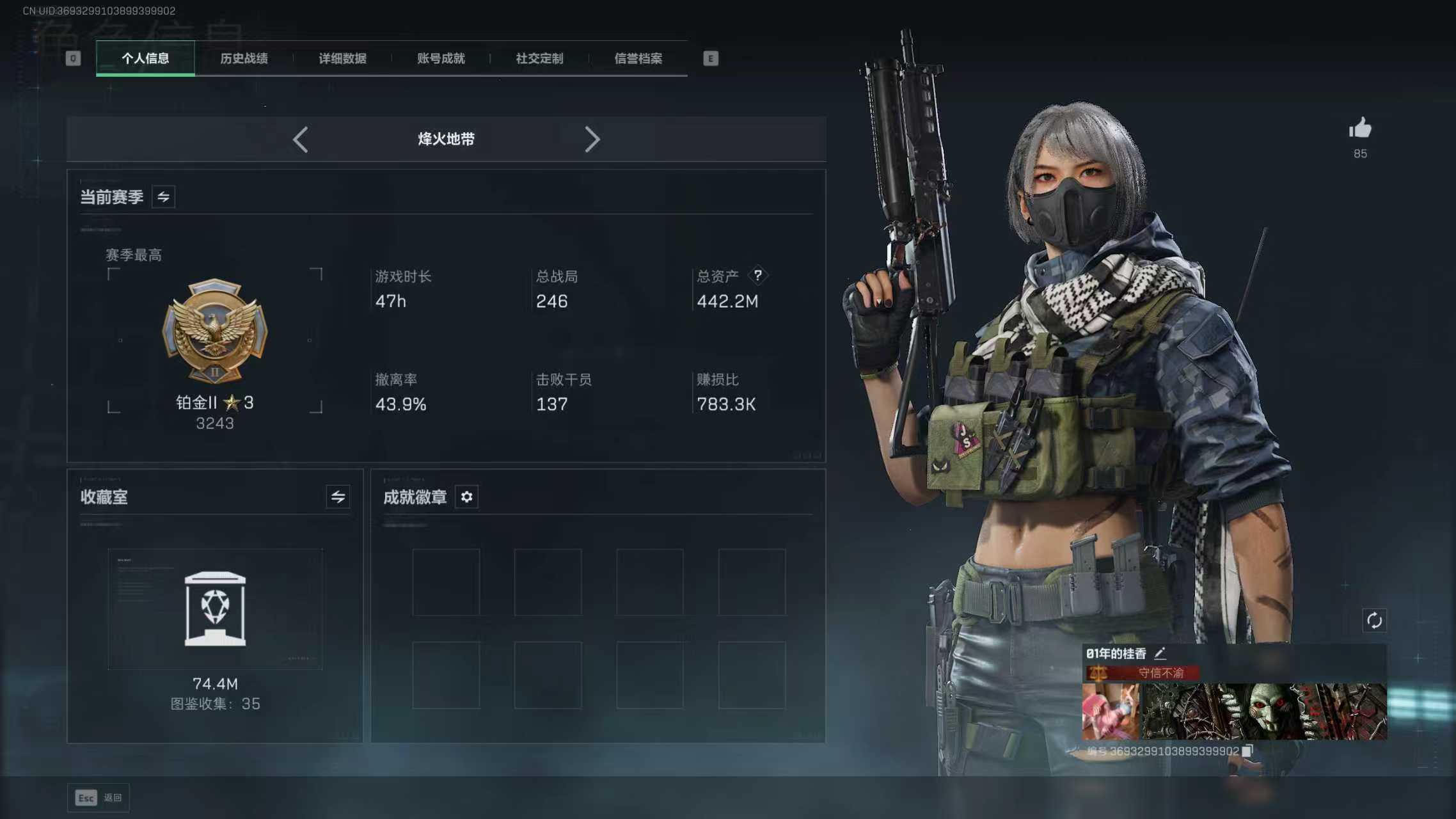
Task: Click the question mark icon beside 总资产
Action: (x=759, y=275)
